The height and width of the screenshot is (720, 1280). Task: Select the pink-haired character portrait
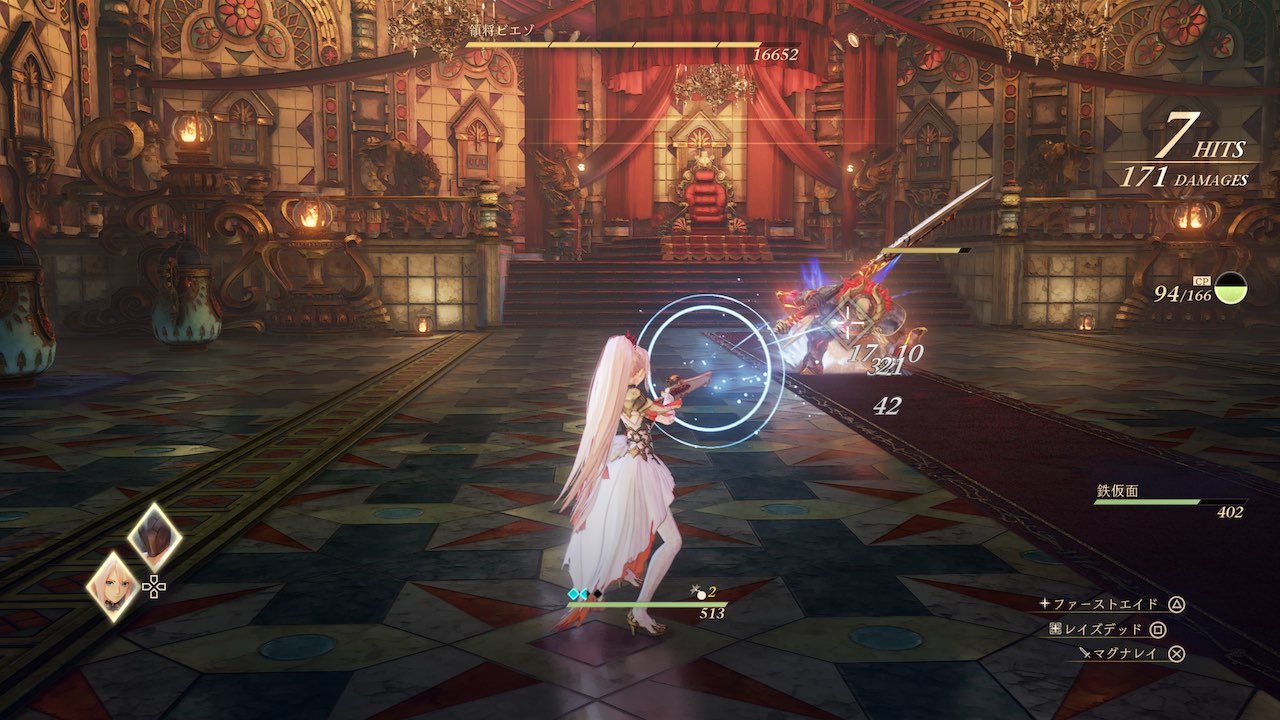pos(113,586)
